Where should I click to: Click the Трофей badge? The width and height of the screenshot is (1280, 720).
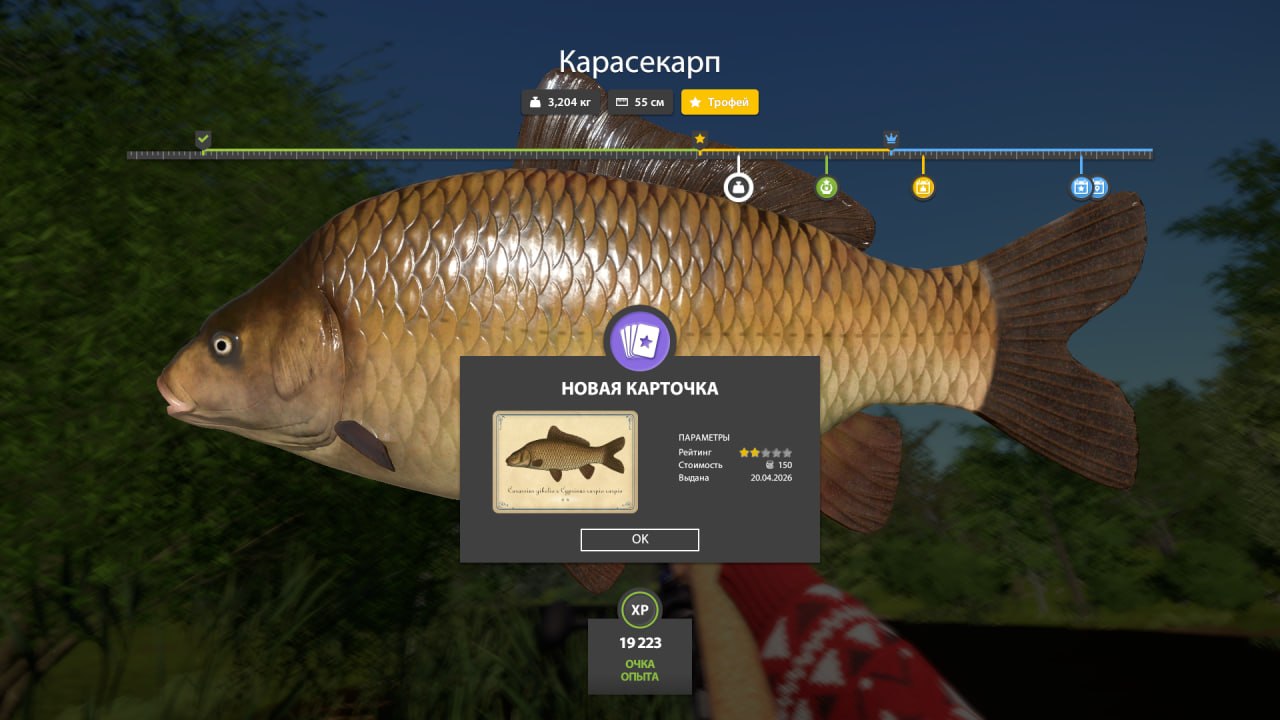tap(719, 101)
